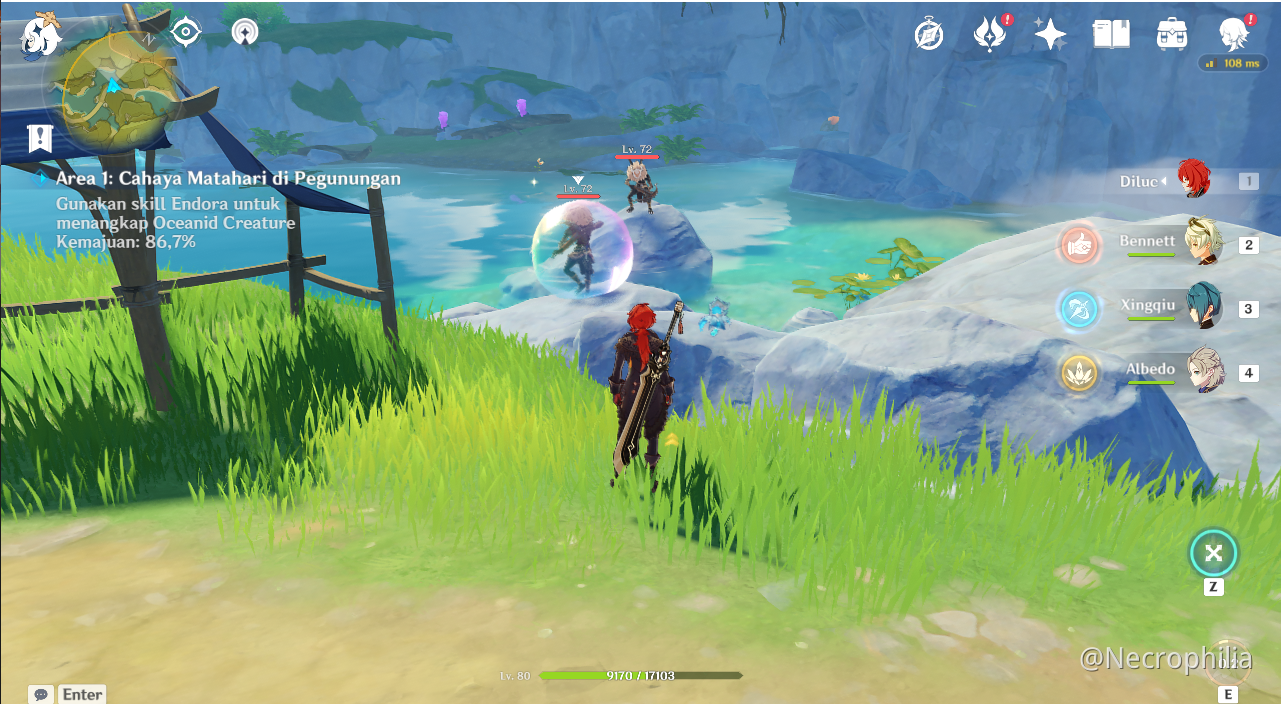This screenshot has width=1281, height=704.
Task: Open the events compass icon
Action: pos(929,35)
